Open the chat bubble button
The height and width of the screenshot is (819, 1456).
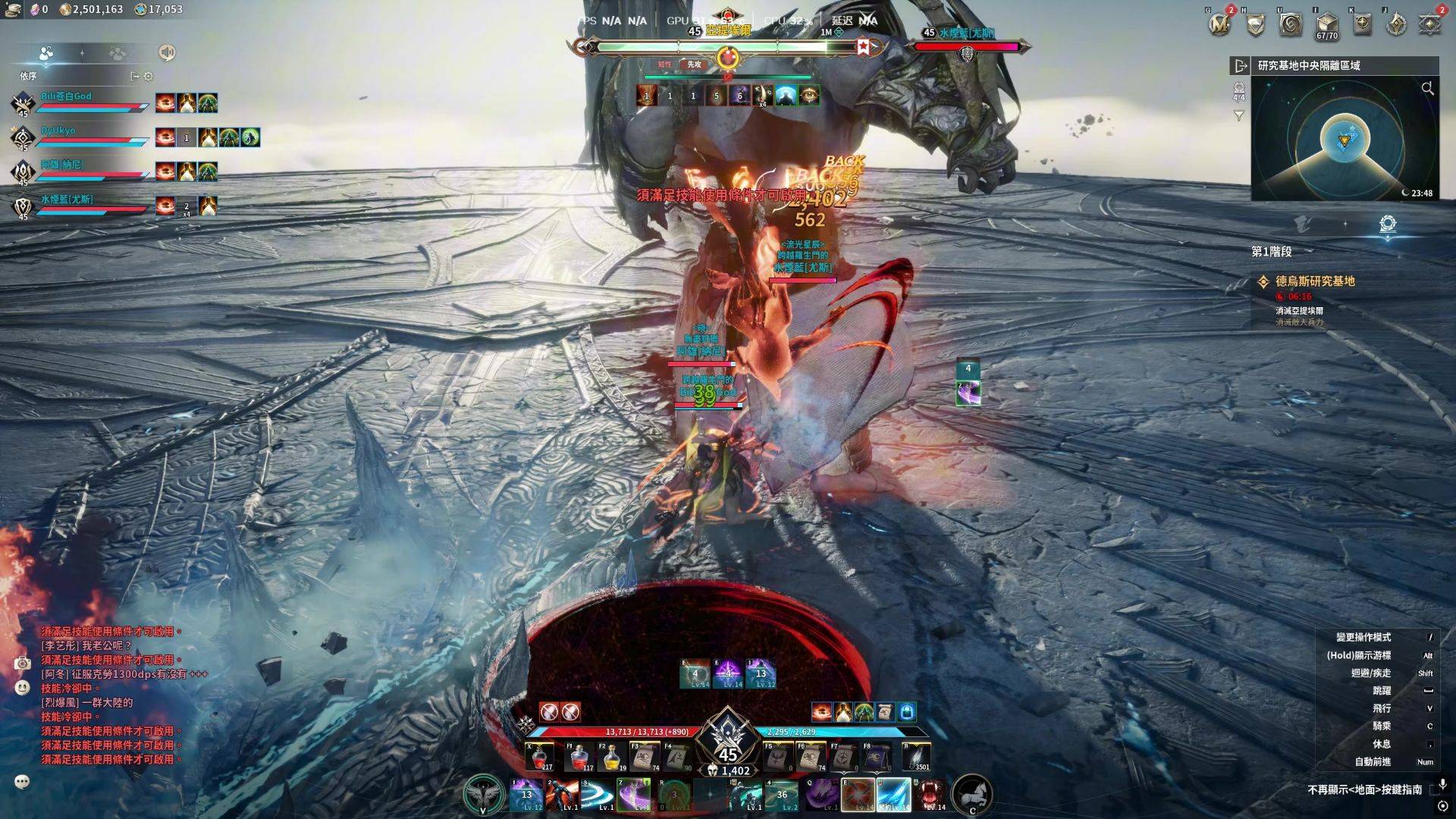coord(23,782)
